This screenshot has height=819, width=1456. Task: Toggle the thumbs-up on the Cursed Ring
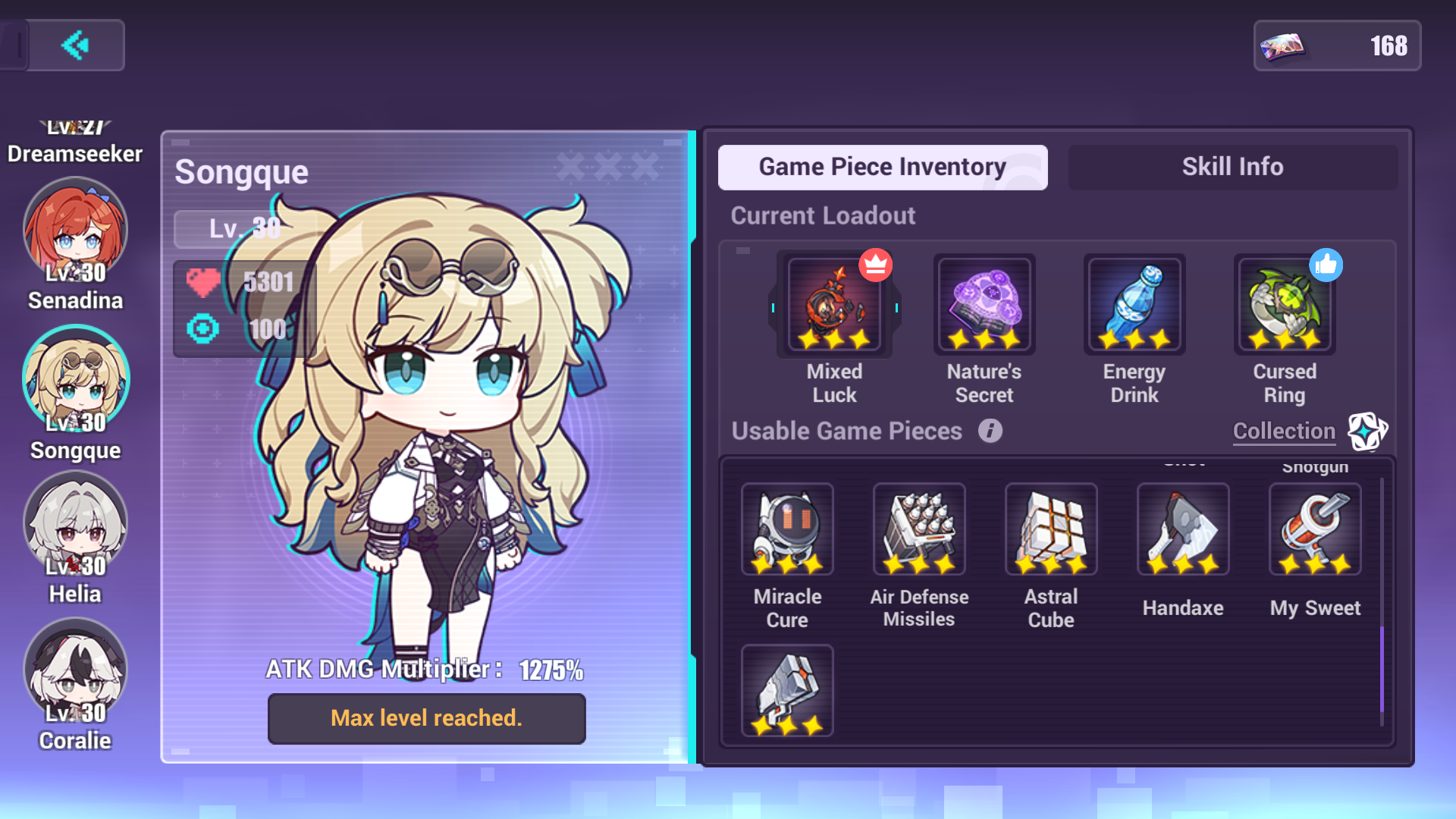click(1327, 265)
